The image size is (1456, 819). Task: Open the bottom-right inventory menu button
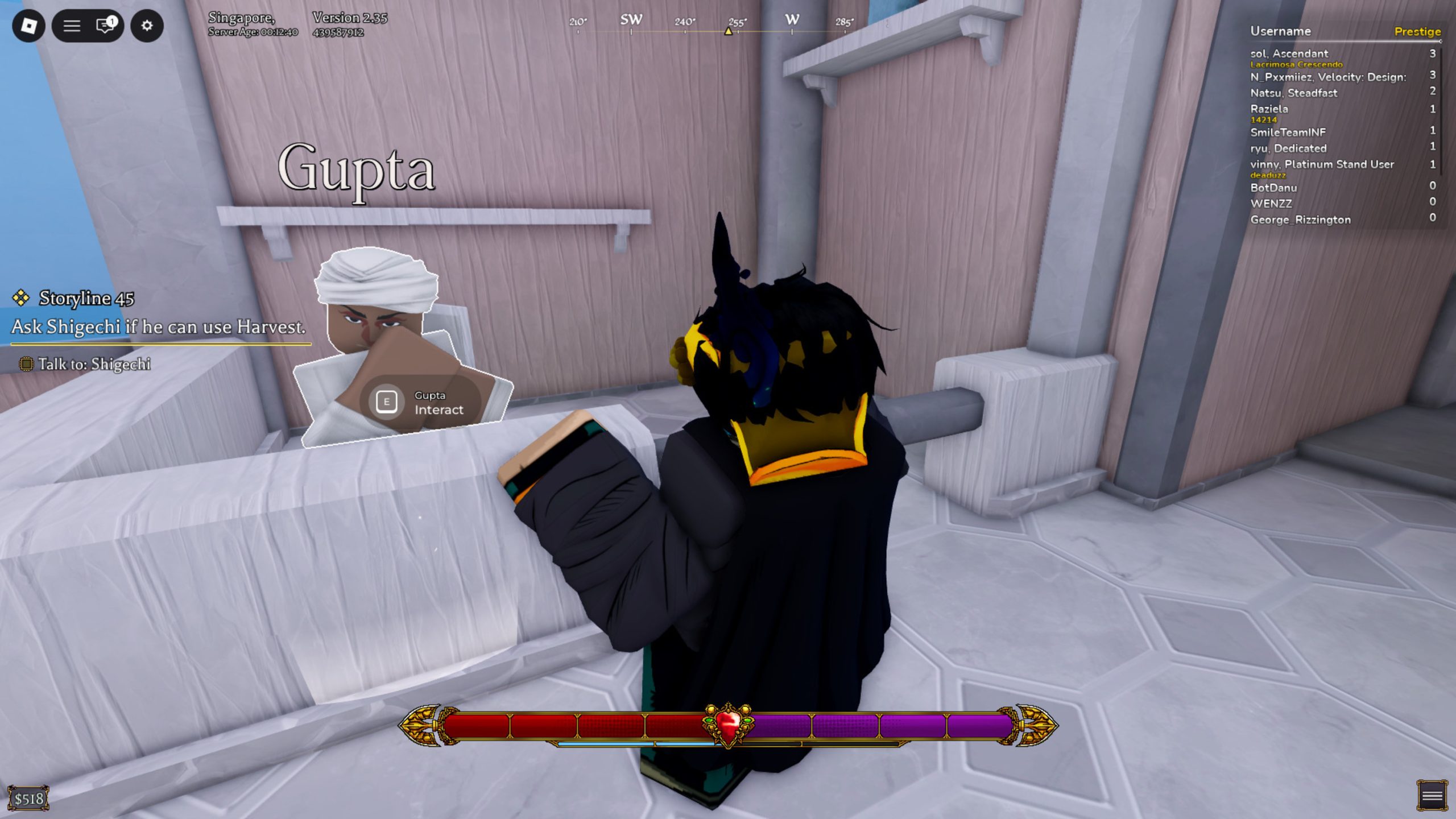point(1432,795)
